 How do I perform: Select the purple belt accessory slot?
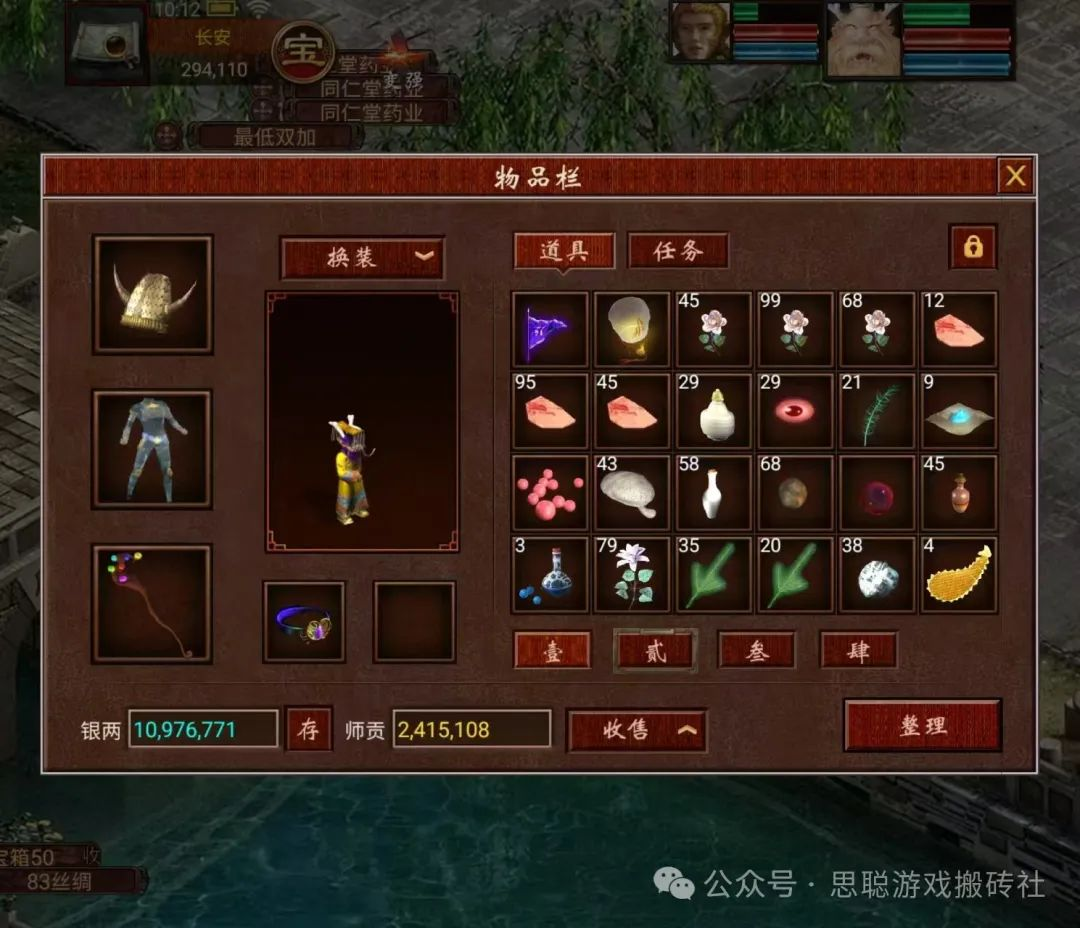coord(304,621)
